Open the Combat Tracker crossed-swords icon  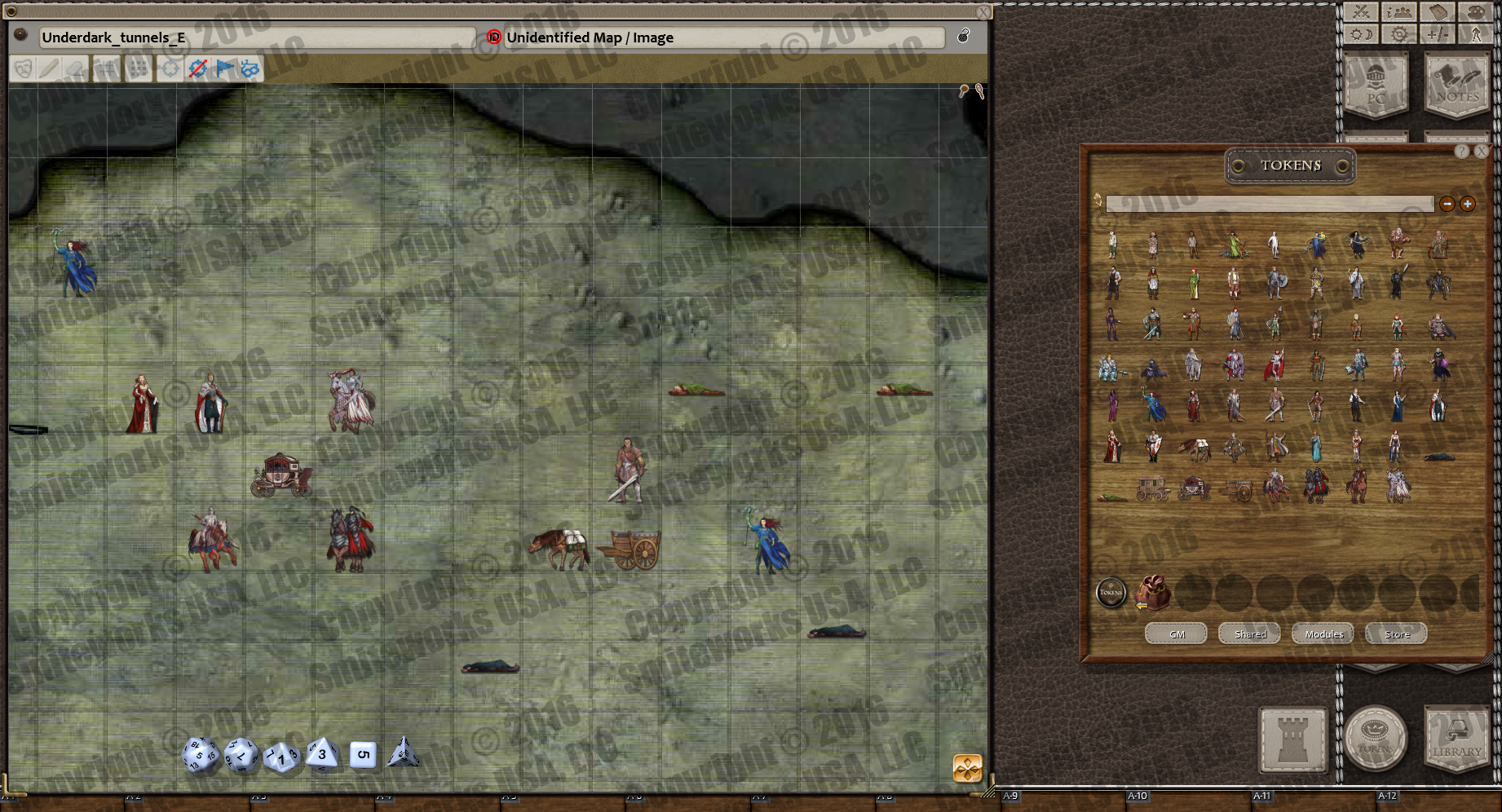1360,12
